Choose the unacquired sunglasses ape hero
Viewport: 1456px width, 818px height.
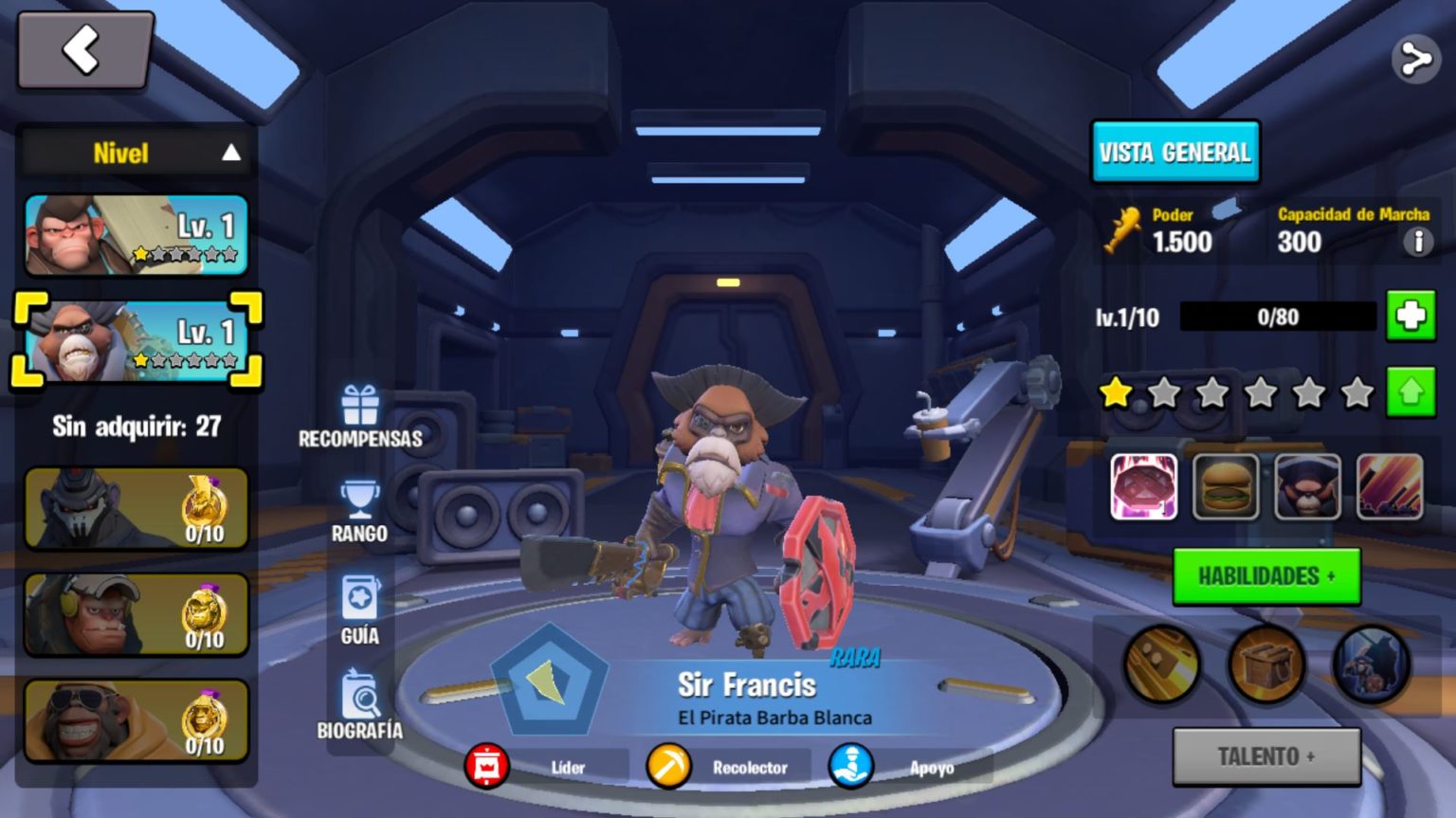tap(136, 721)
